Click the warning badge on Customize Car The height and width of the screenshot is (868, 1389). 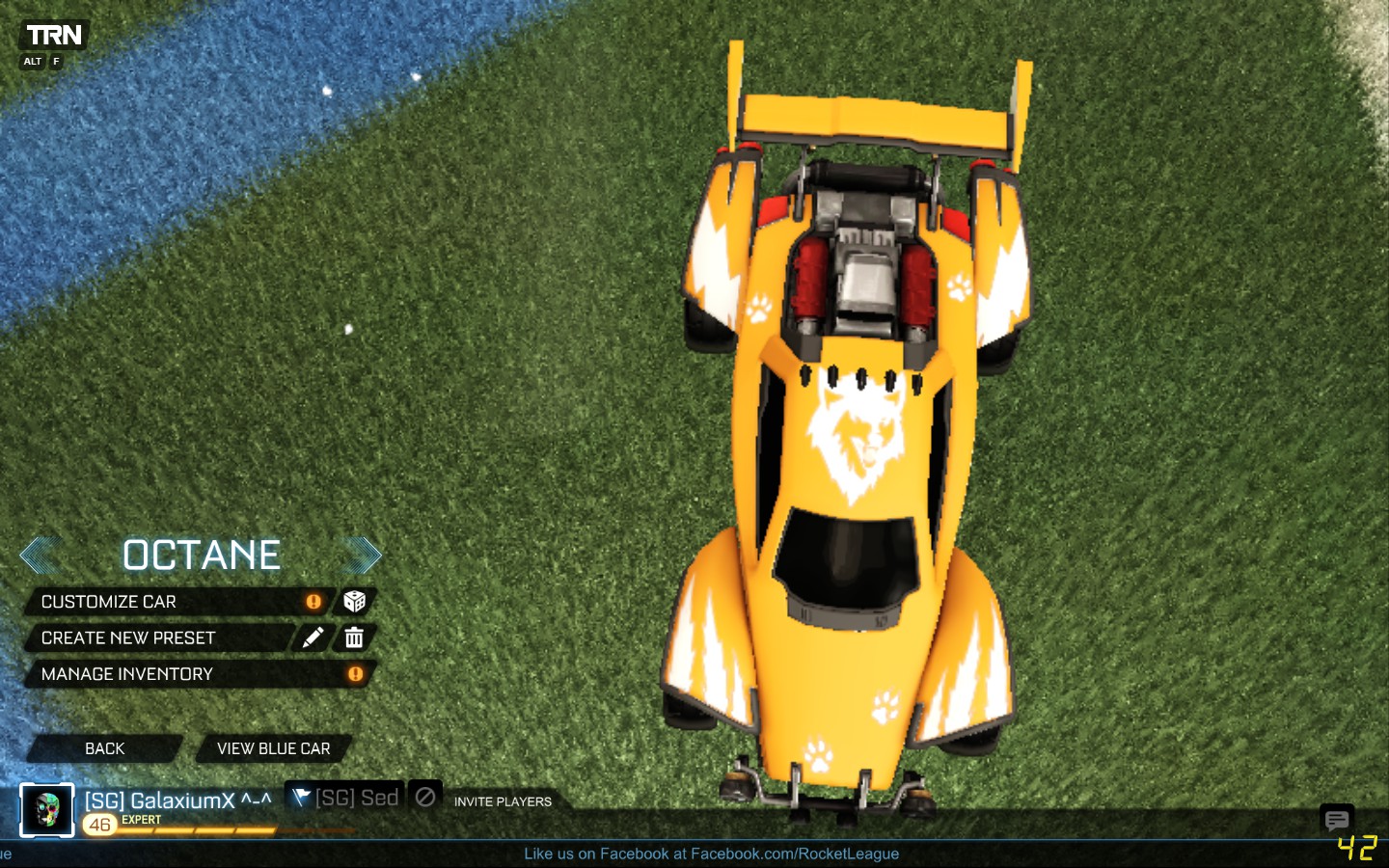point(313,601)
